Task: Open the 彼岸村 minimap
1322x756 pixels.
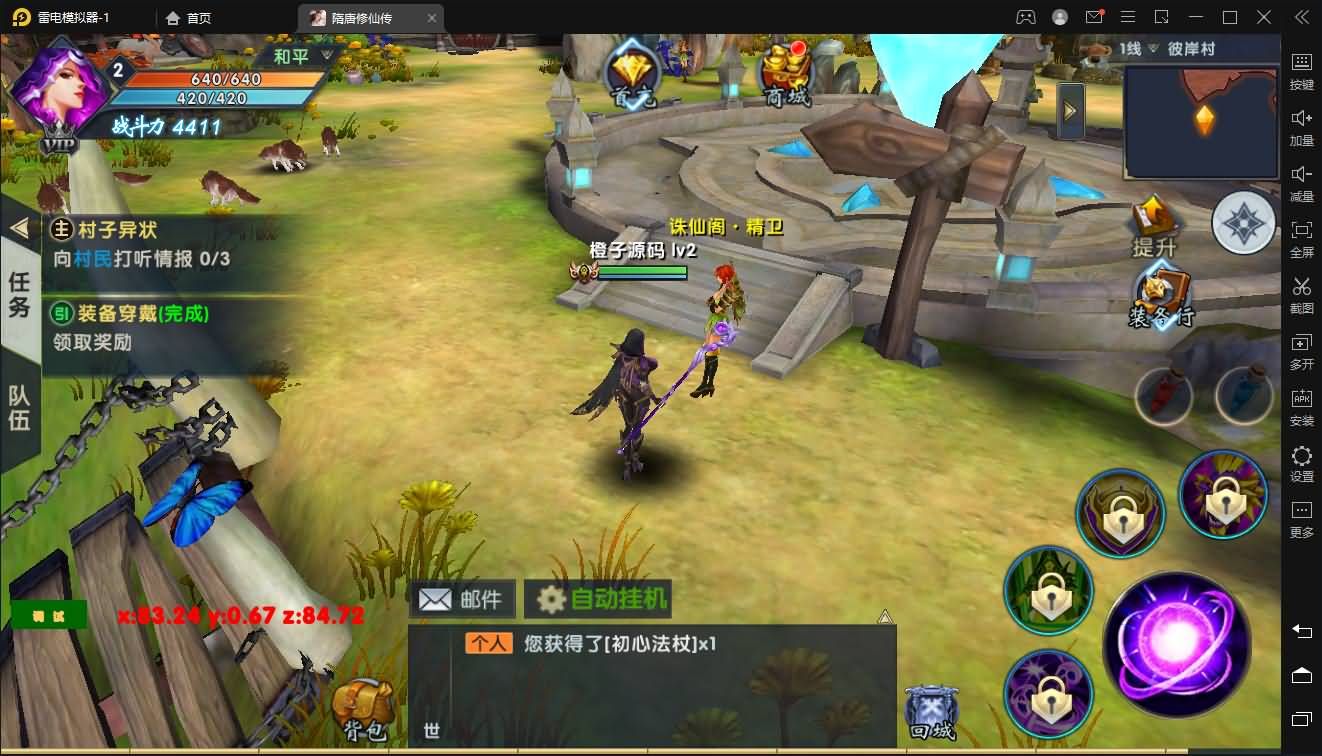Action: tap(1201, 121)
